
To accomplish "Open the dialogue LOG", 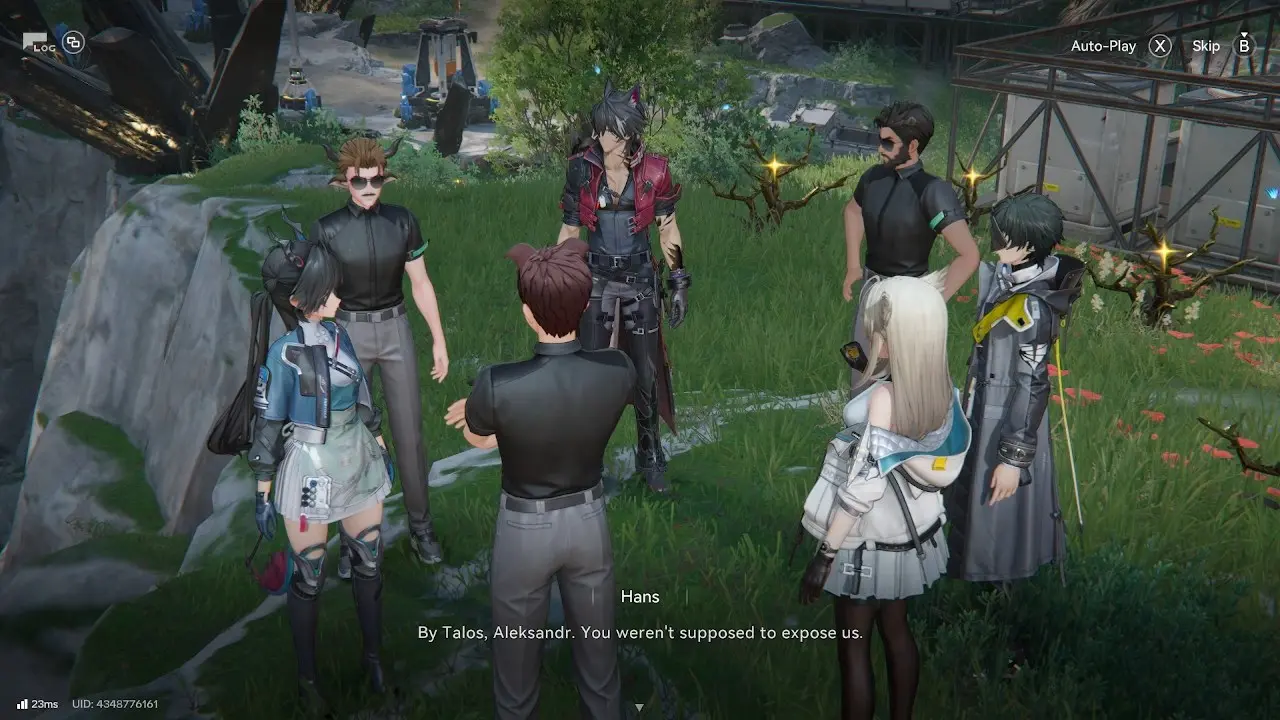I will point(40,43).
